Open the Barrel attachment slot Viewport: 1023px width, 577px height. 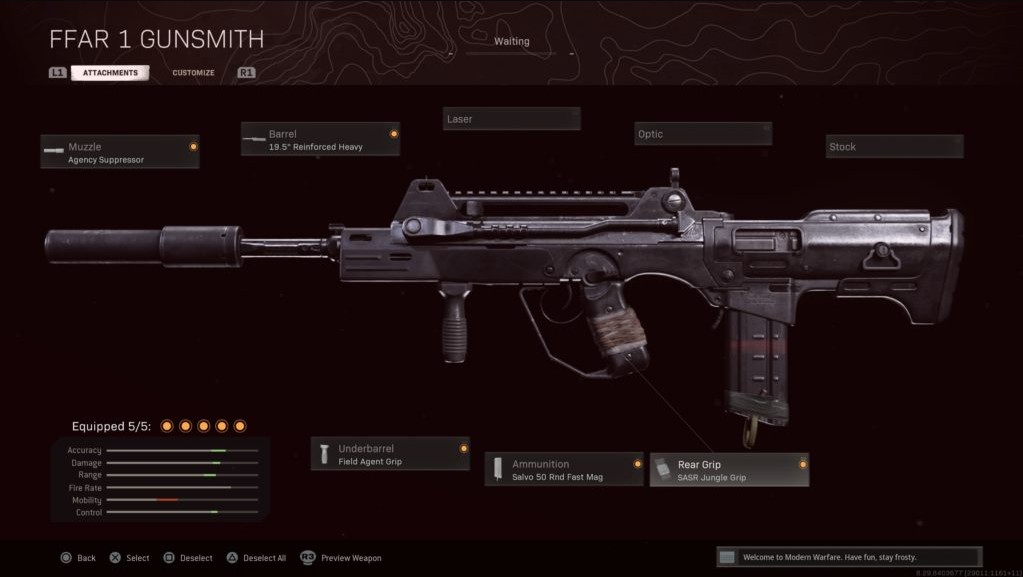[320, 139]
